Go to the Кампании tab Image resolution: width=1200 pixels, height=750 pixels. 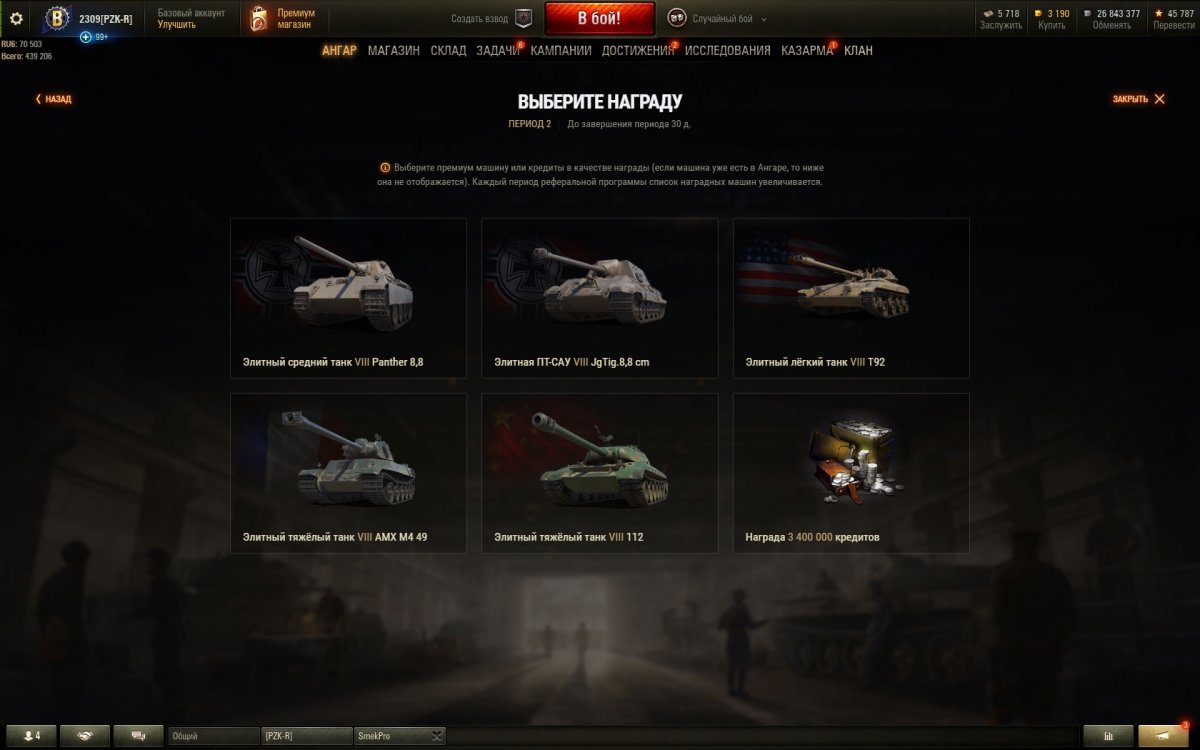561,51
